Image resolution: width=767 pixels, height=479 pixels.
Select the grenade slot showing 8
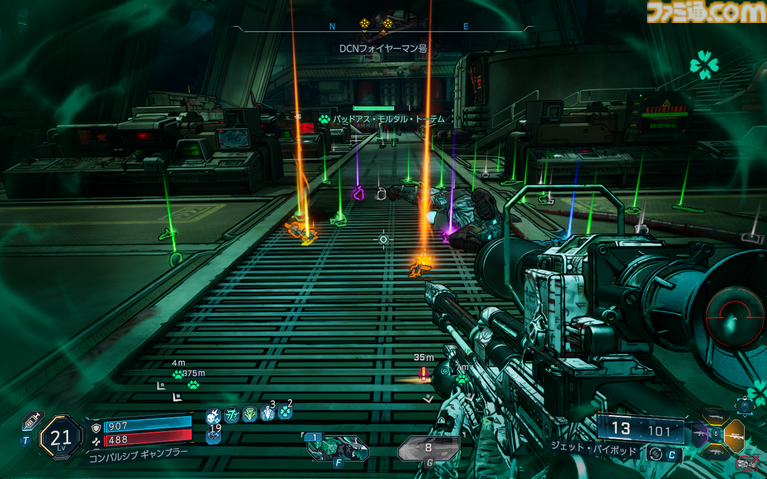(x=428, y=450)
